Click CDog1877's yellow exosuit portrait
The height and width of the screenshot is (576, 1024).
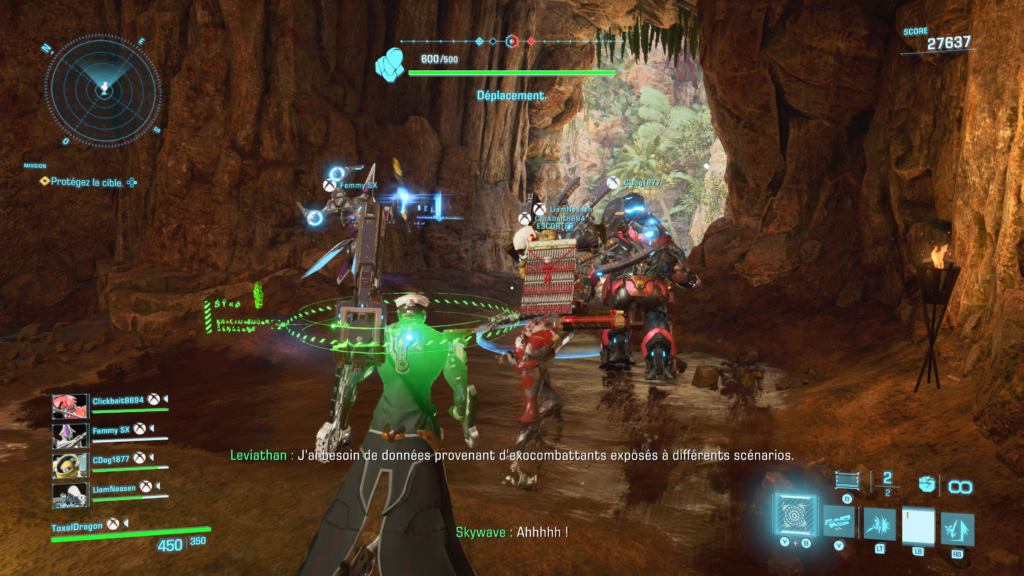coord(70,465)
